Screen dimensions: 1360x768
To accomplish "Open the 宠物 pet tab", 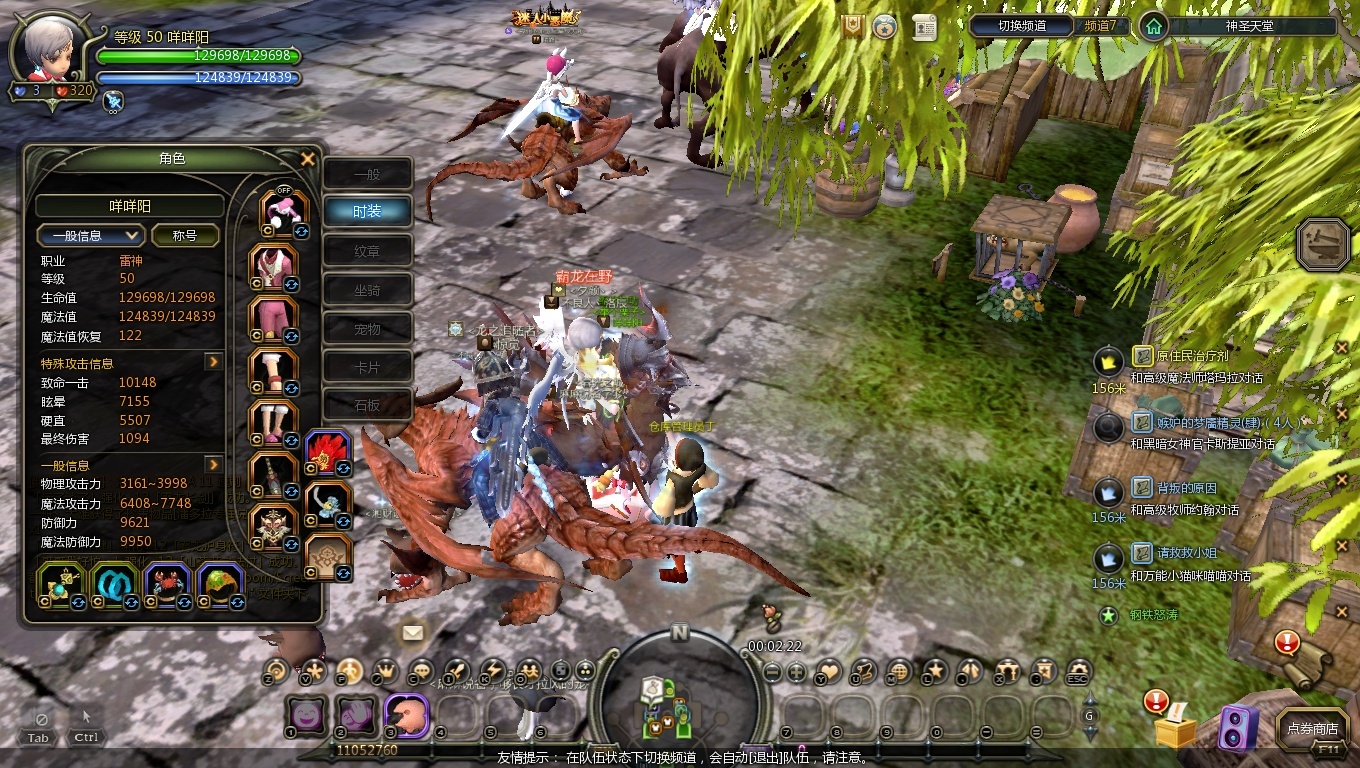I will coord(367,329).
